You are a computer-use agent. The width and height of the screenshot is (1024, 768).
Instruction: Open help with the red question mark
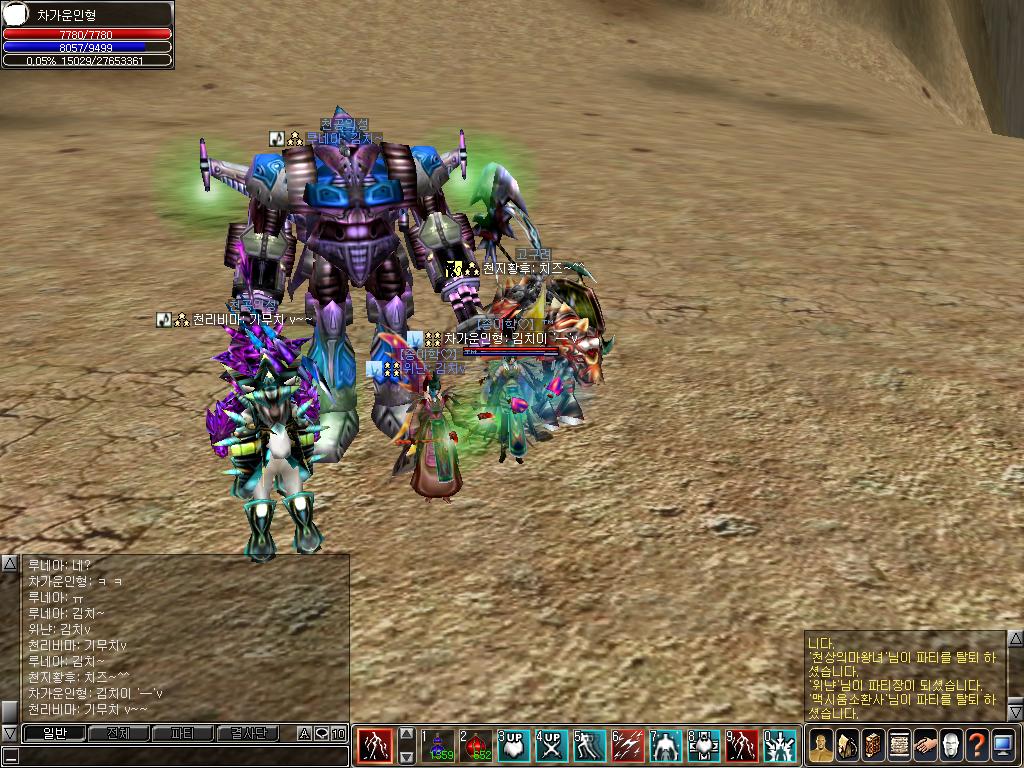[x=976, y=745]
